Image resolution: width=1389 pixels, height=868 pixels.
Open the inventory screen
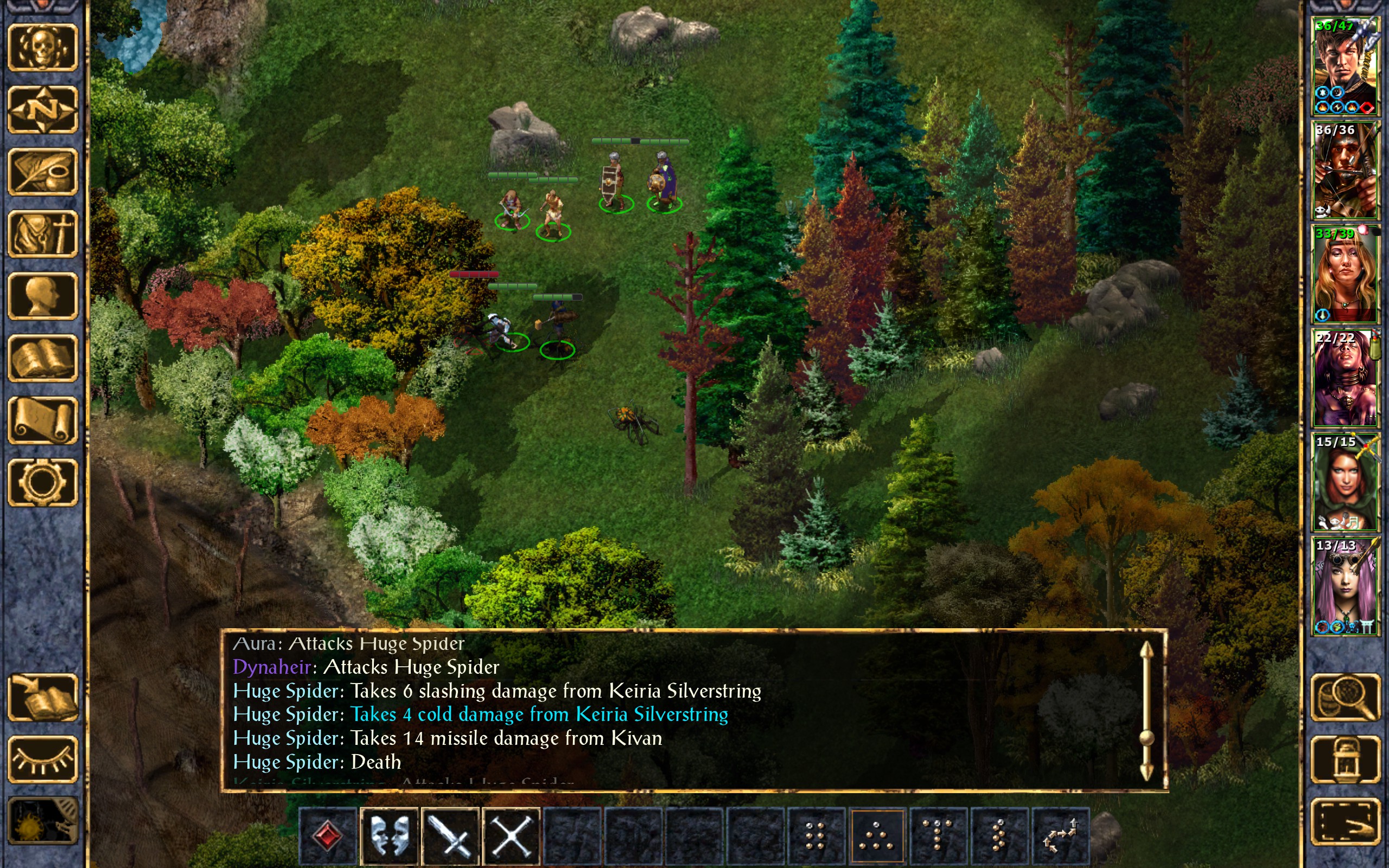[42, 234]
